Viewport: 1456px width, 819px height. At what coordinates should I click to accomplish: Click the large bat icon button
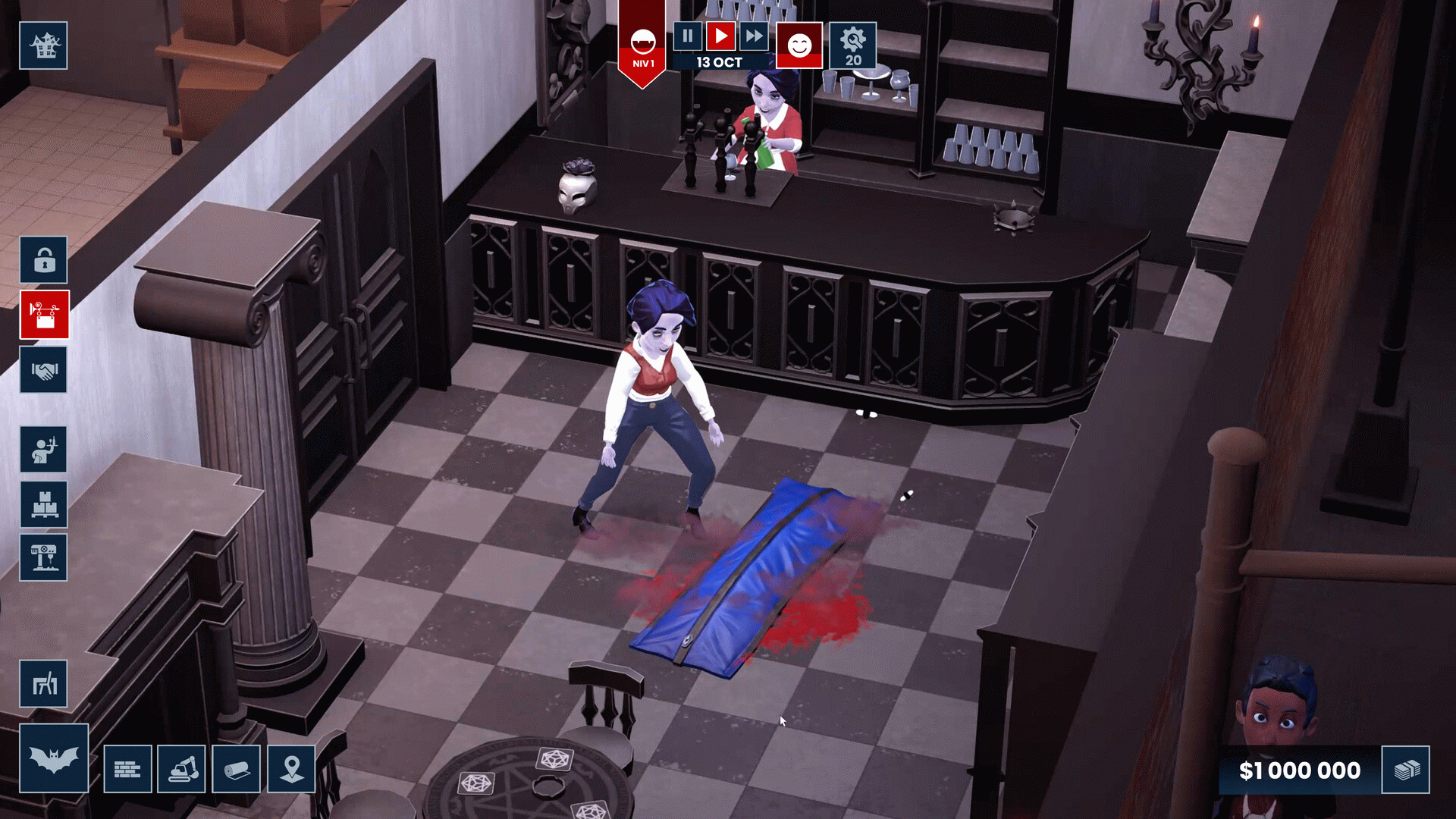click(54, 758)
